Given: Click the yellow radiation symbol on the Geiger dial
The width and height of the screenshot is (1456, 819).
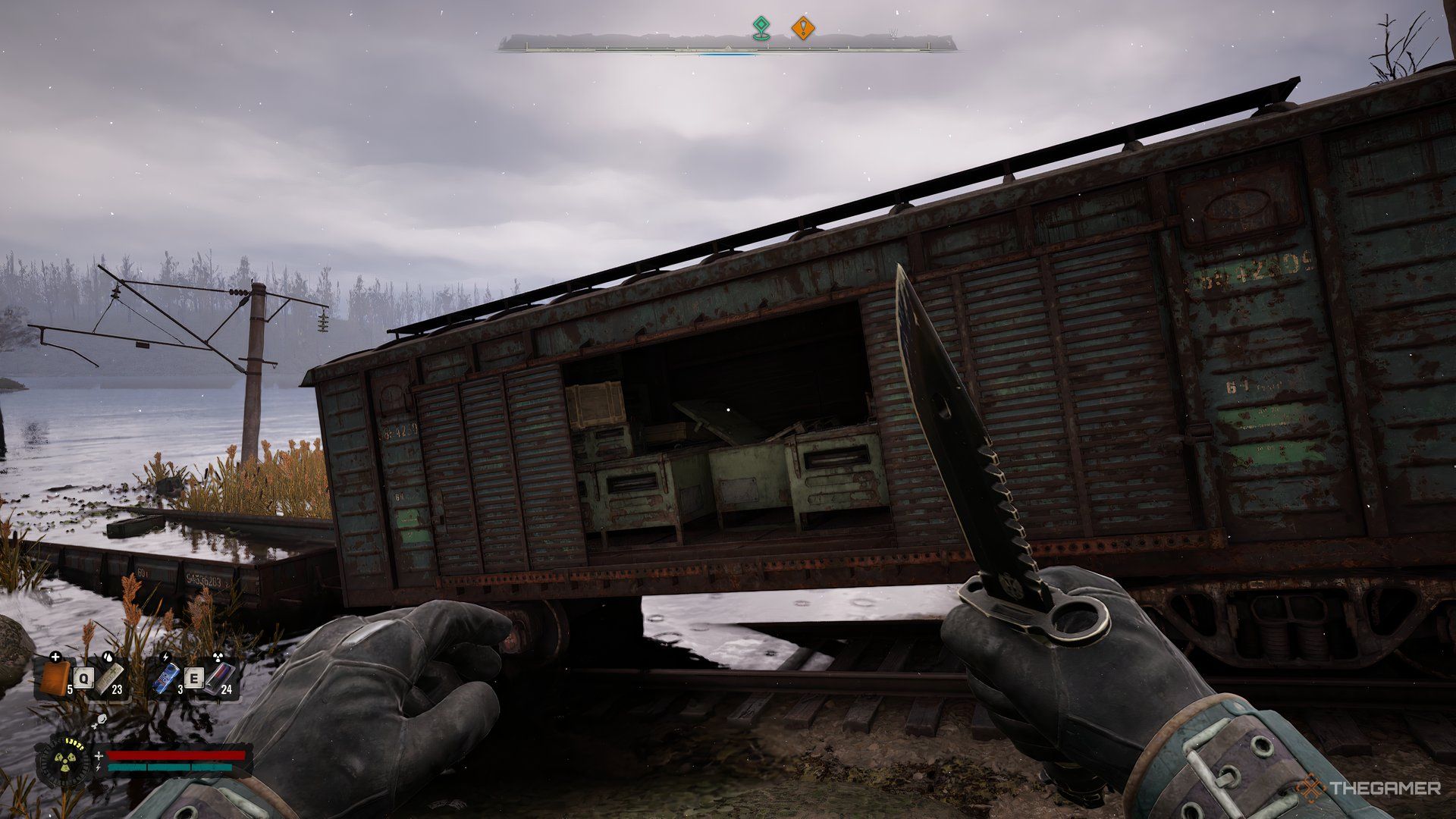Looking at the screenshot, I should 65,760.
